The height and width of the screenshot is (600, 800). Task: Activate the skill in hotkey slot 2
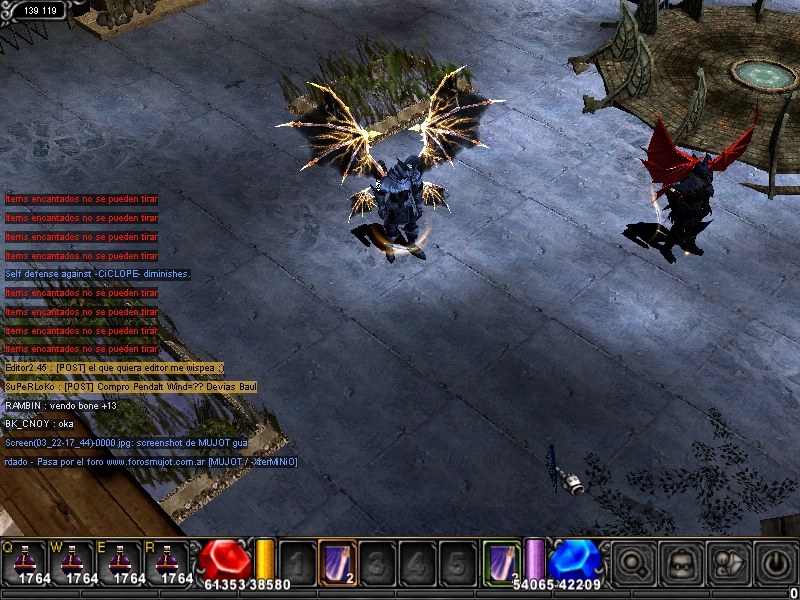click(x=337, y=563)
